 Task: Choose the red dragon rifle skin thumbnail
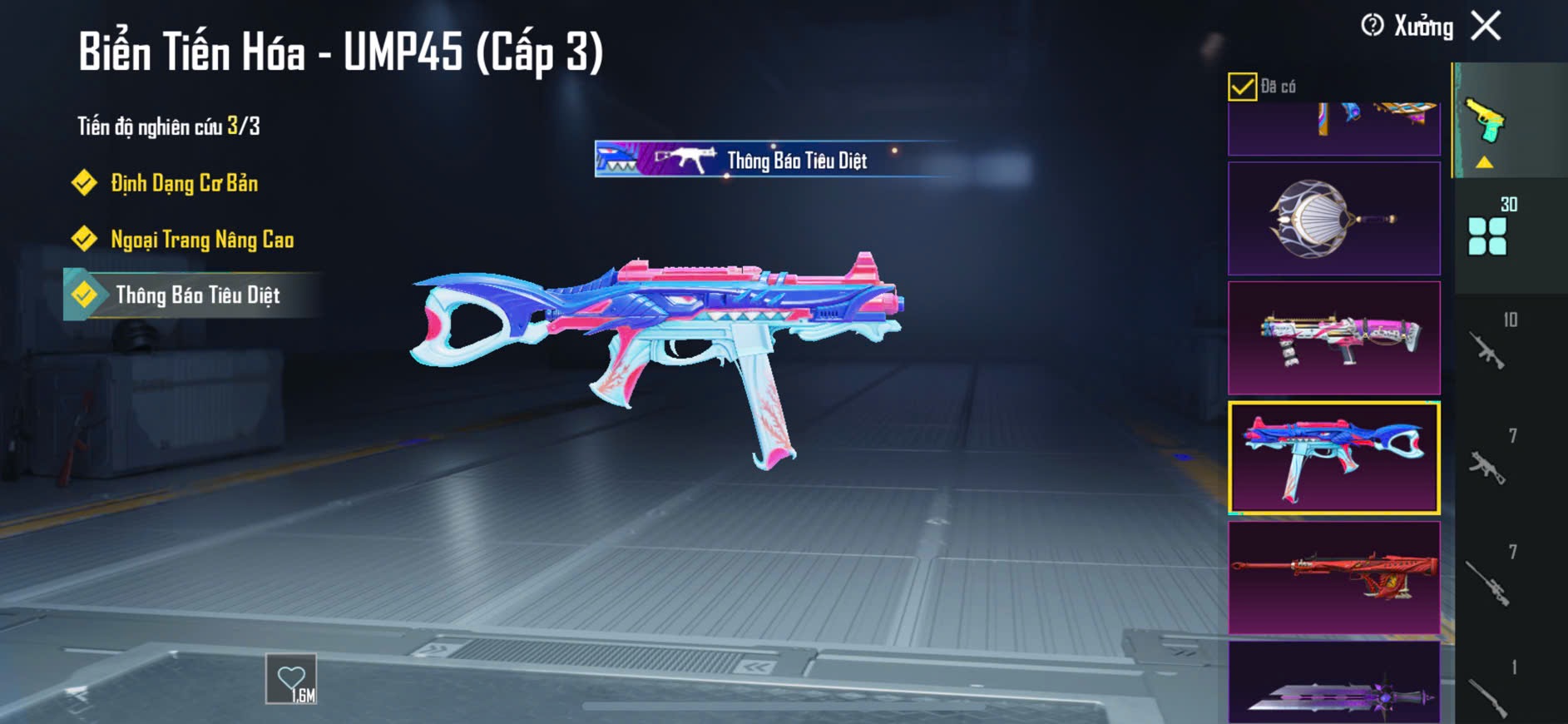coord(1333,578)
